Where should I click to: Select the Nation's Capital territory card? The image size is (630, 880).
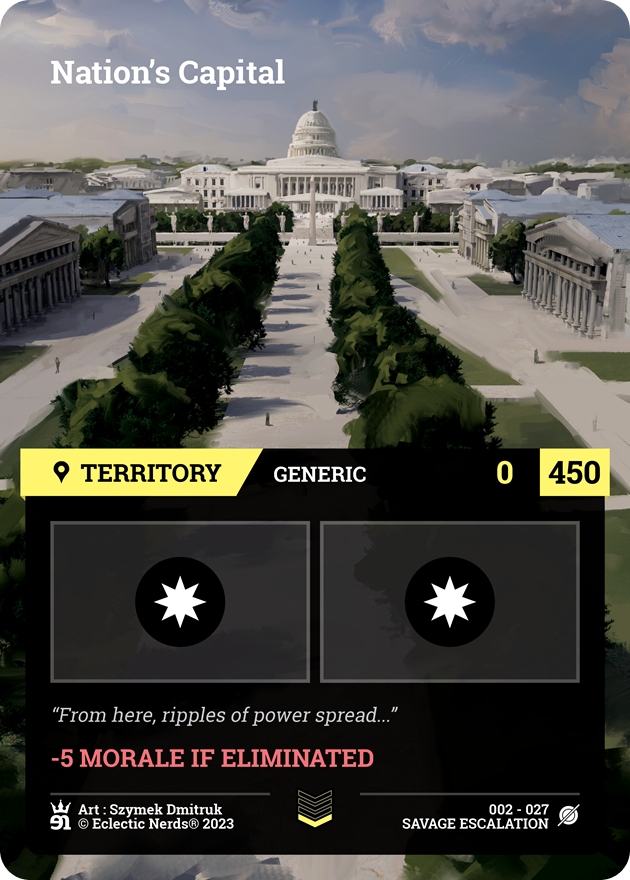315,440
